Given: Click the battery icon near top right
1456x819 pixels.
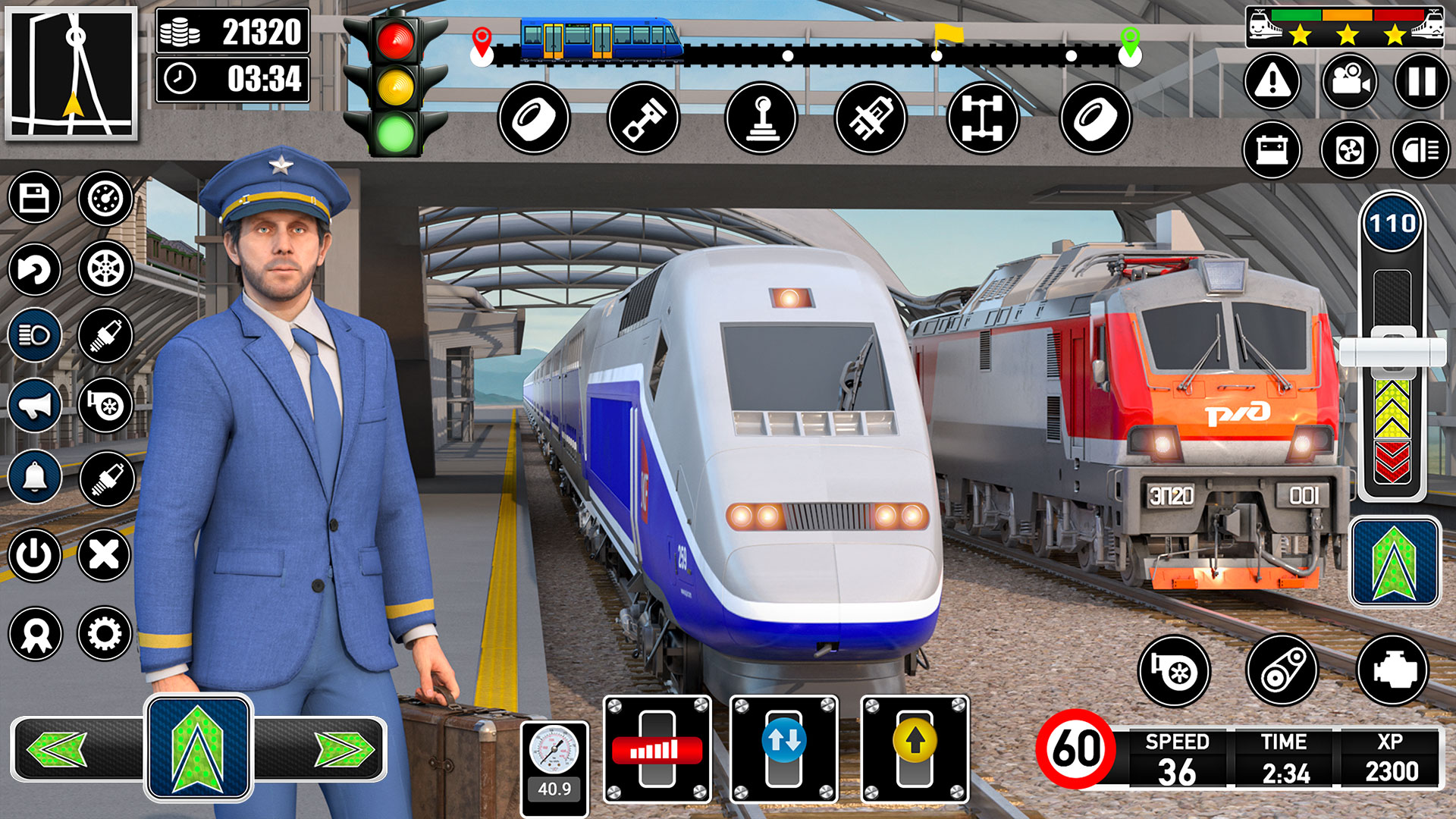Looking at the screenshot, I should click(1276, 150).
